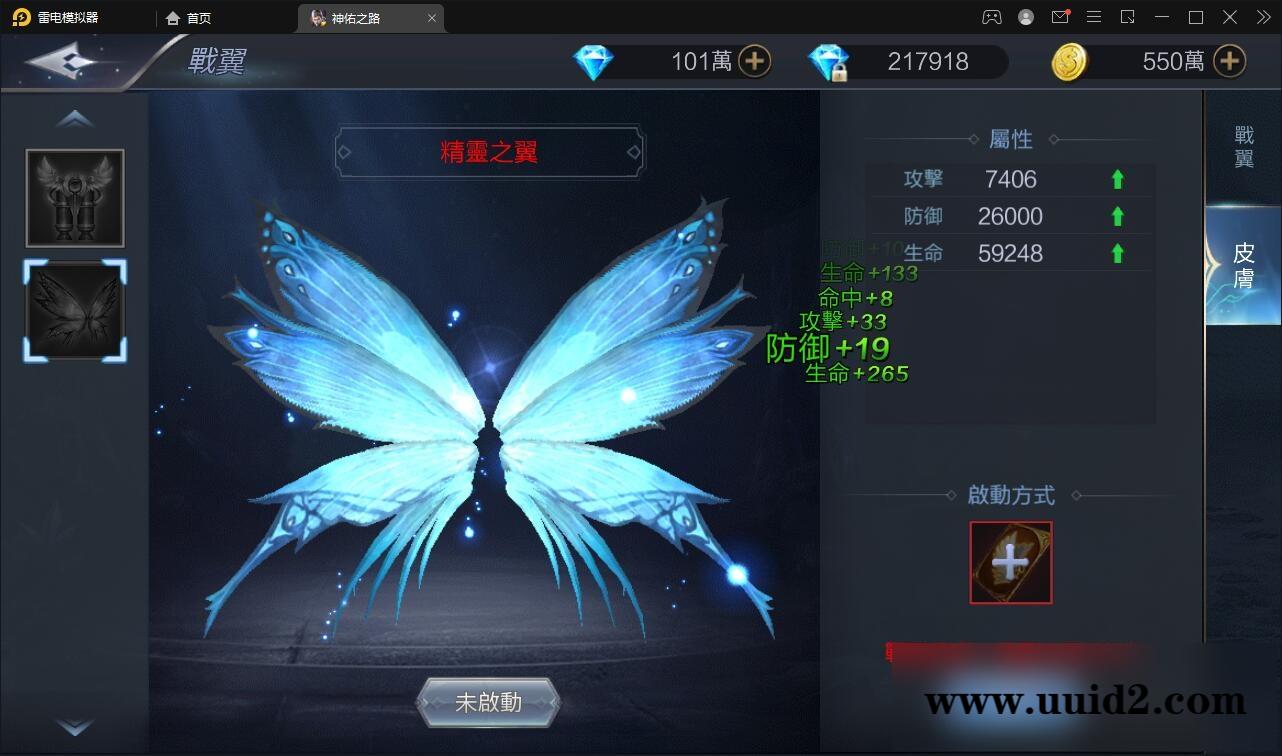Viewport: 1282px width, 756px height.
Task: Click the gold coin currency icon
Action: [x=1068, y=61]
